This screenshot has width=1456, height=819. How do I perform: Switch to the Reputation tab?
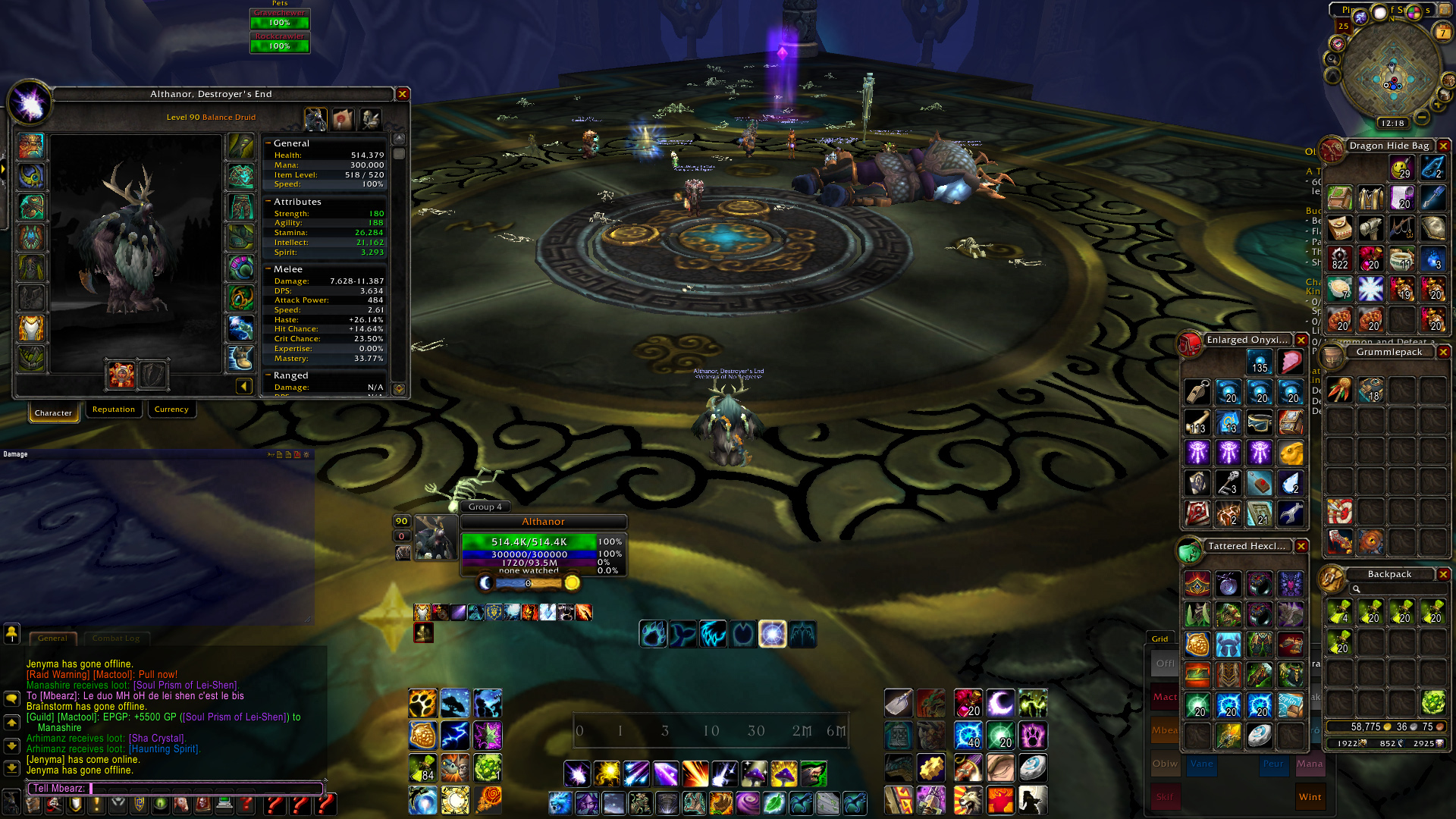pyautogui.click(x=114, y=409)
